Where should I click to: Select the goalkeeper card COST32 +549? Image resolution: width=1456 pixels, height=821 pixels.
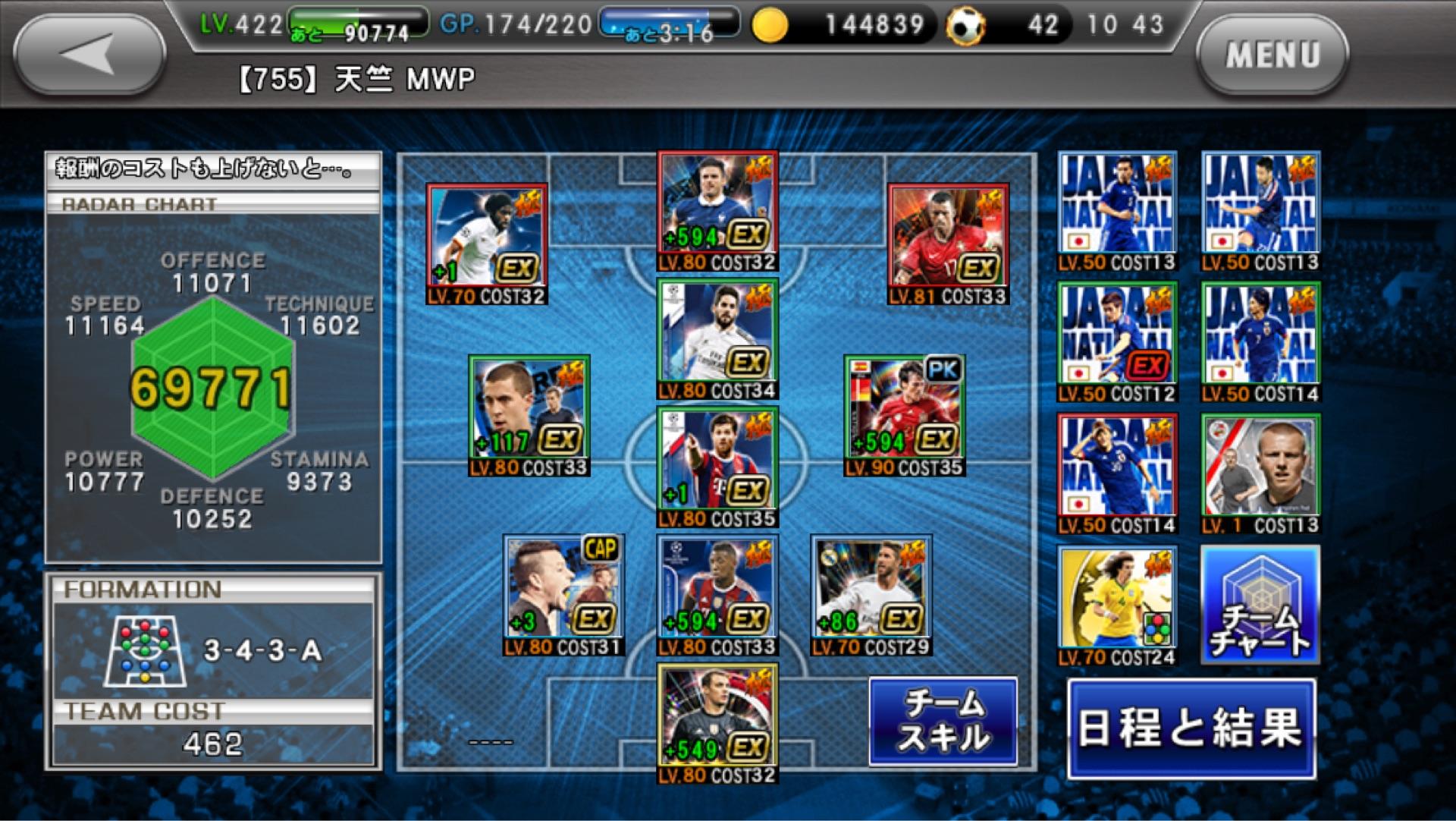[717, 722]
